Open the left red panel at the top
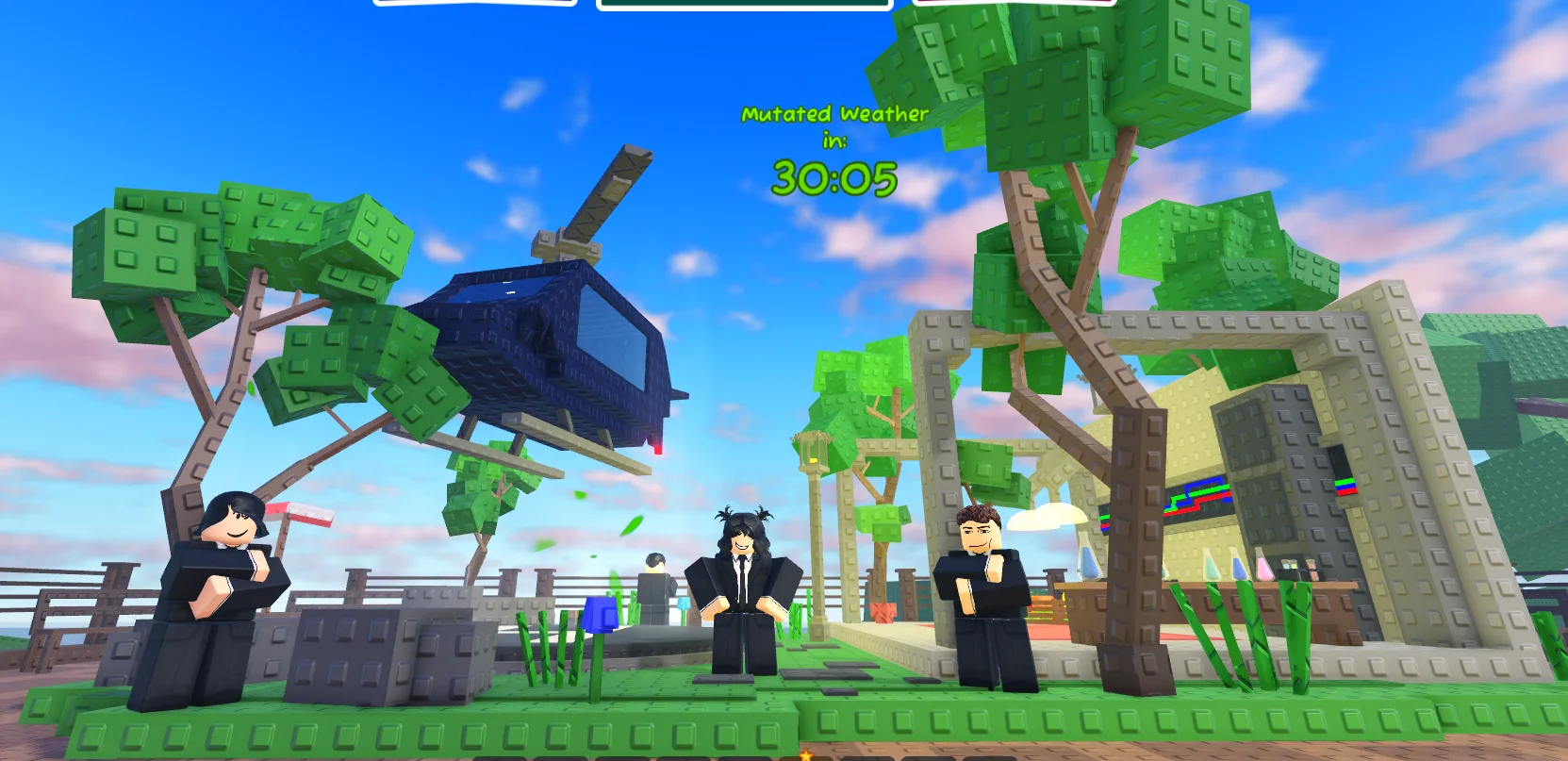The height and width of the screenshot is (761, 1568). (478, 2)
